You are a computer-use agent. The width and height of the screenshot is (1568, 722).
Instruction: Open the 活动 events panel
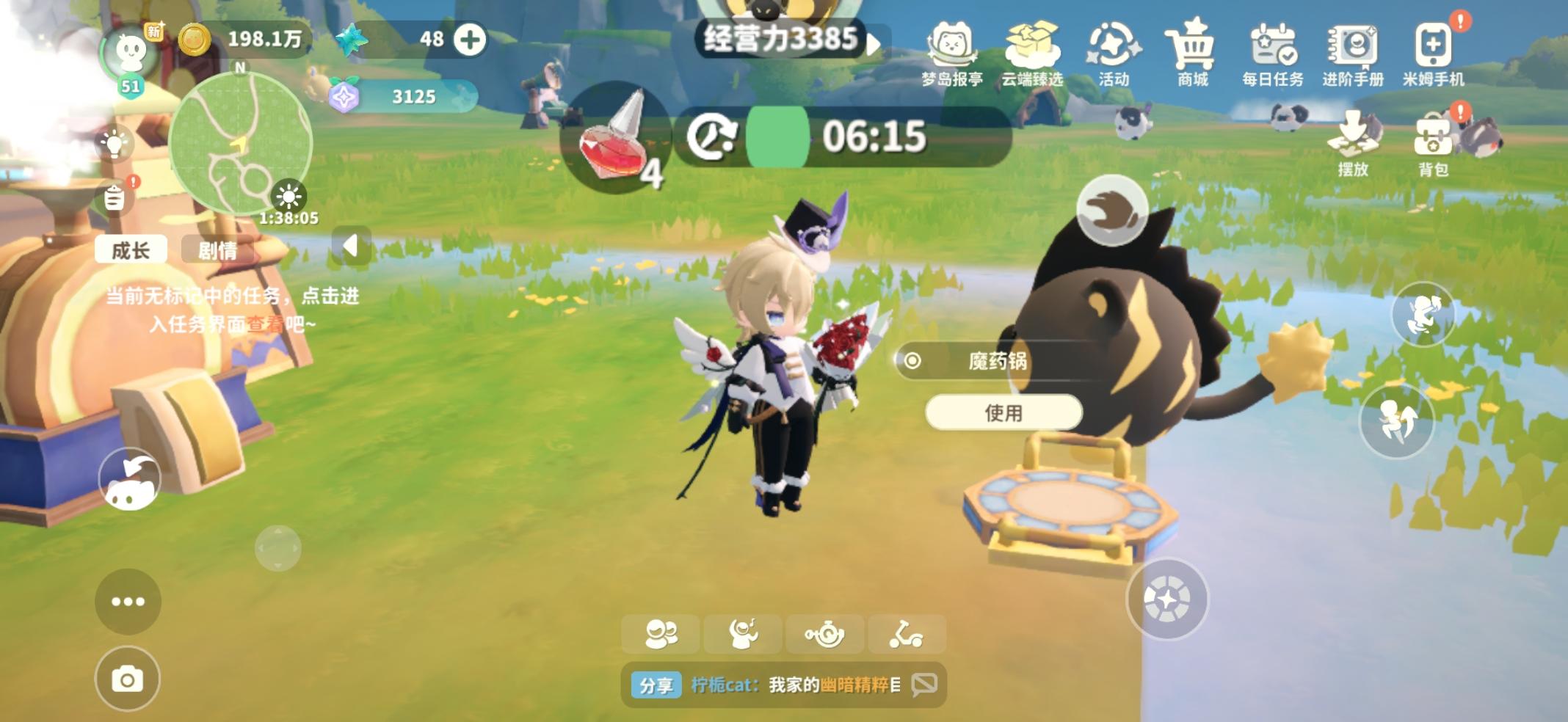[1113, 48]
